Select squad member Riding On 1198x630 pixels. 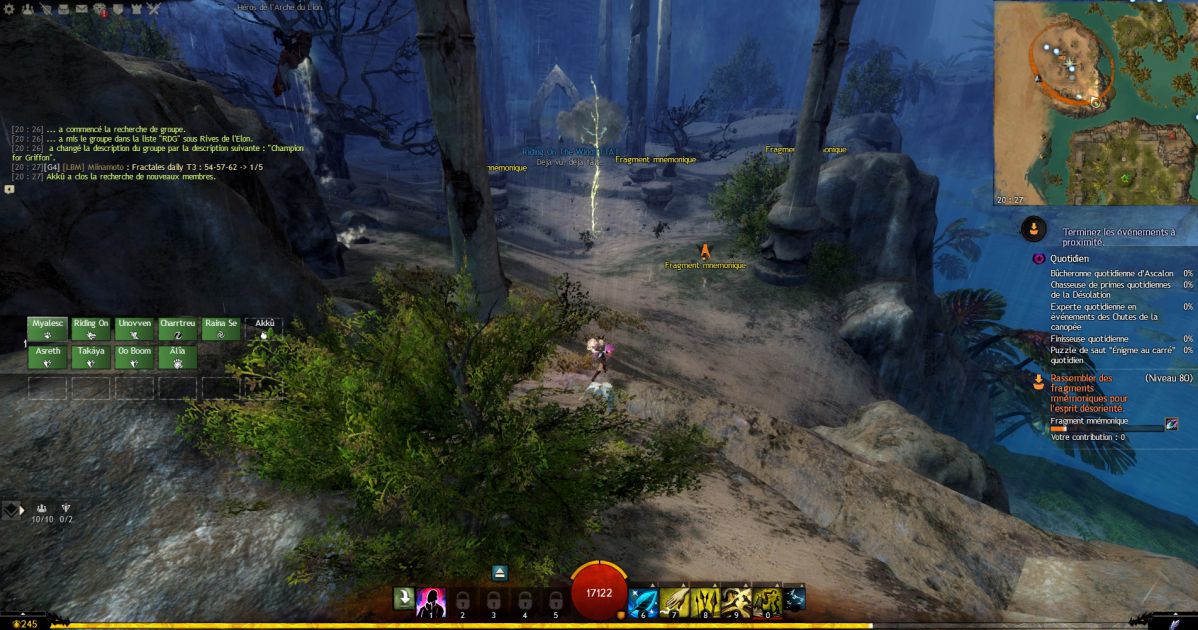pos(91,329)
